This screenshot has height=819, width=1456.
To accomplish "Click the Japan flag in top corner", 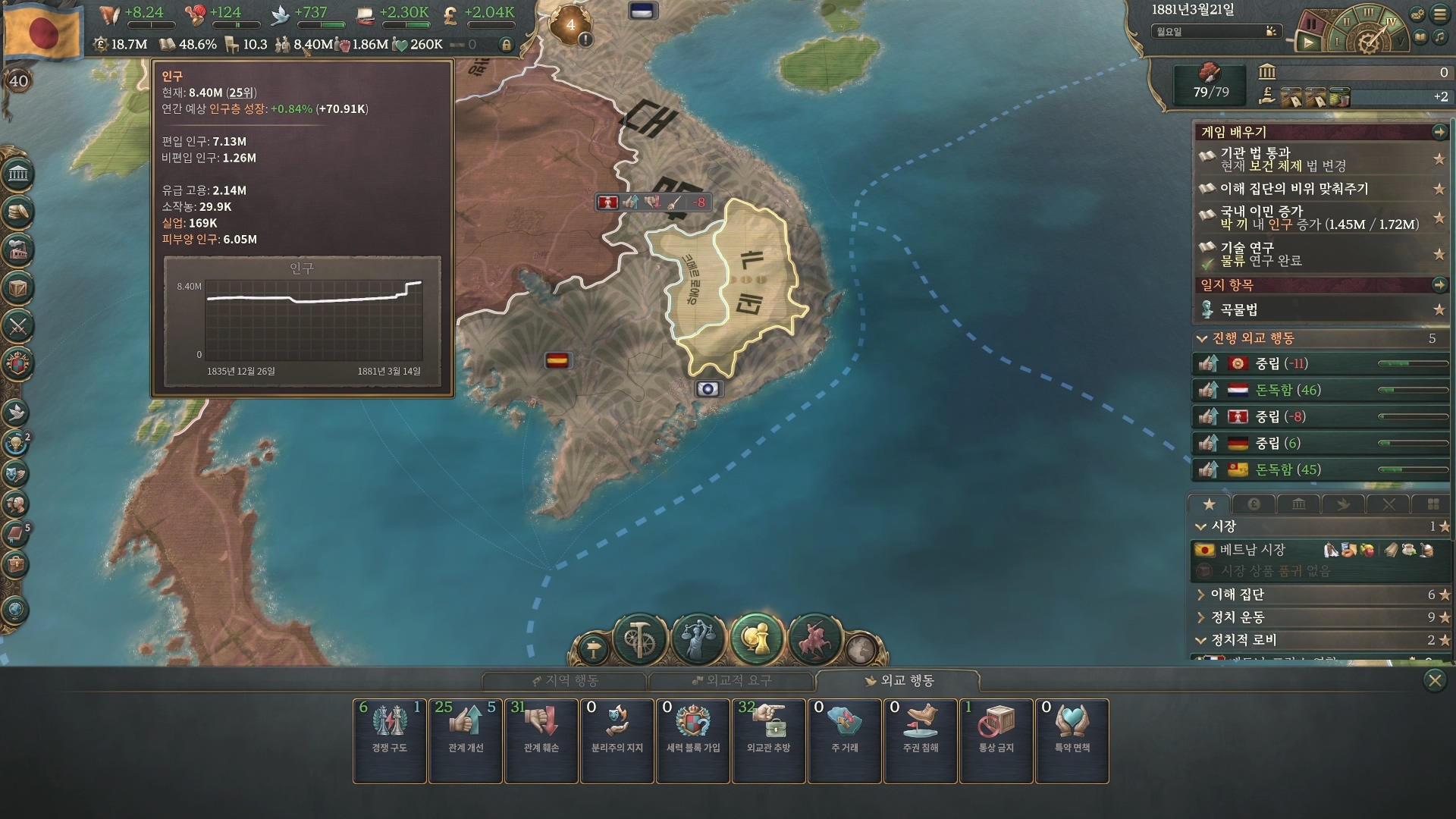I will tap(42, 30).
